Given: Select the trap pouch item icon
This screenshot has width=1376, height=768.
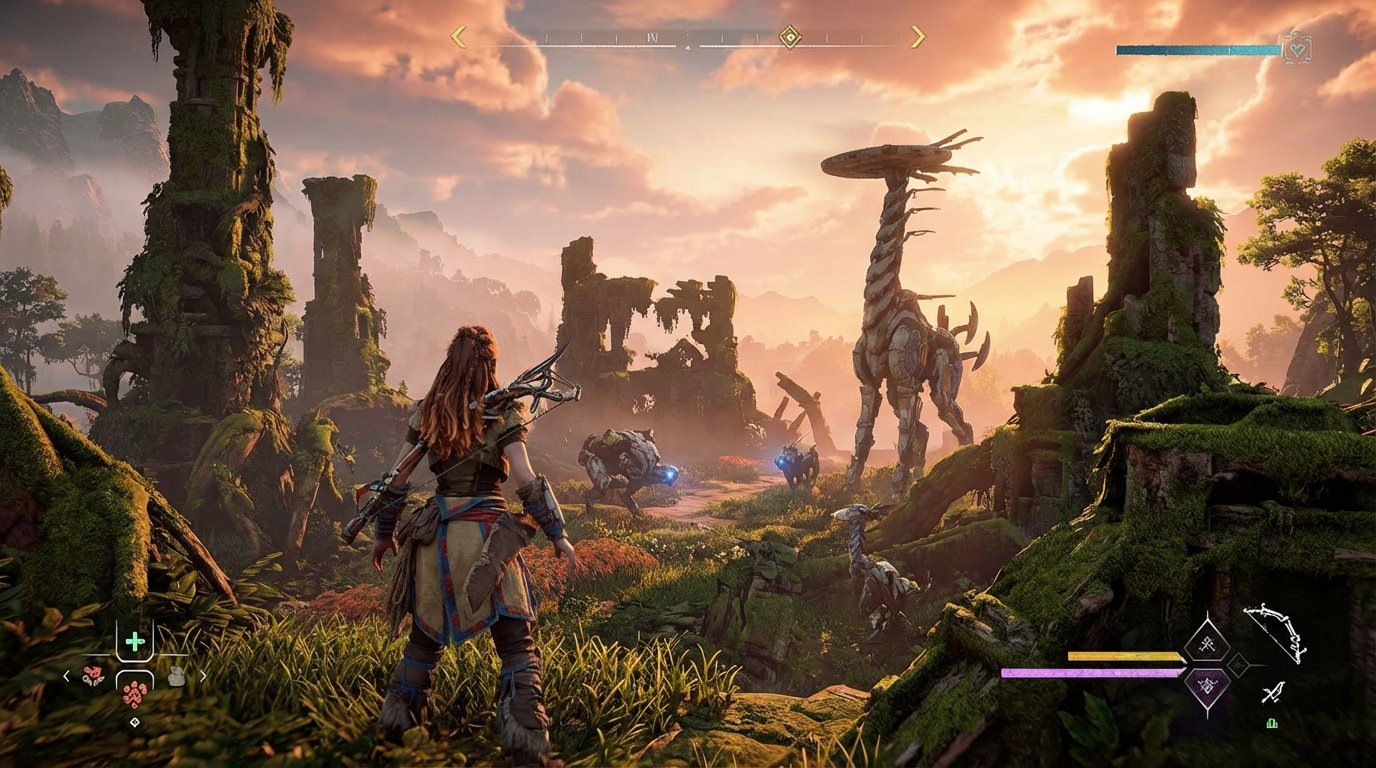Looking at the screenshot, I should pyautogui.click(x=176, y=676).
